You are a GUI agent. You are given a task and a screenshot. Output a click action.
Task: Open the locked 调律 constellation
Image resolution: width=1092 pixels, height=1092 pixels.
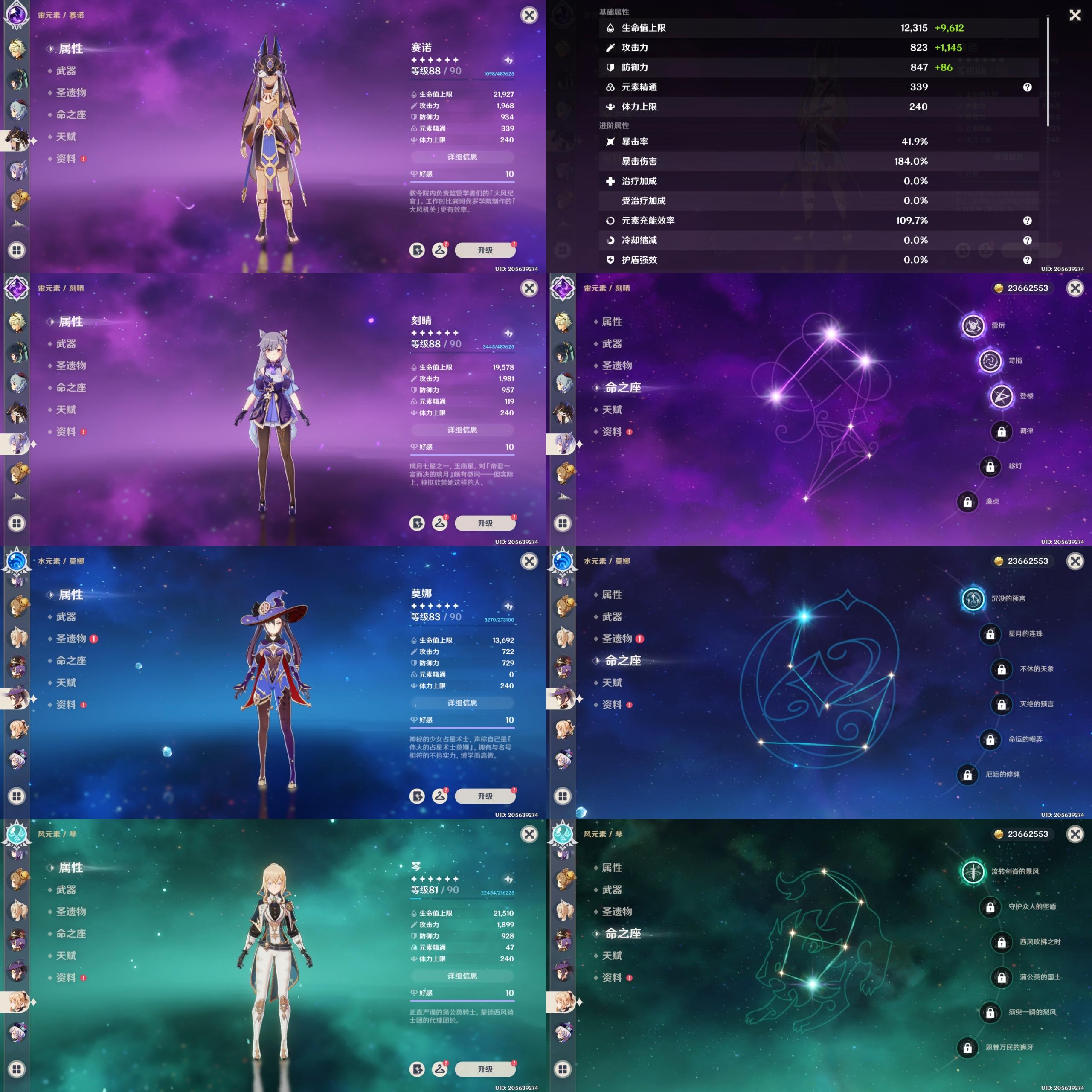(x=1001, y=431)
